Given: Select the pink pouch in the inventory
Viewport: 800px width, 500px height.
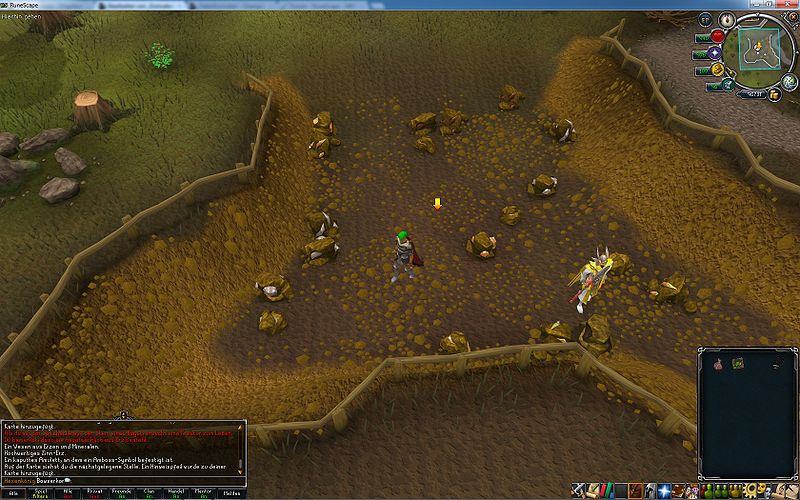Looking at the screenshot, I should pyautogui.click(x=717, y=365).
